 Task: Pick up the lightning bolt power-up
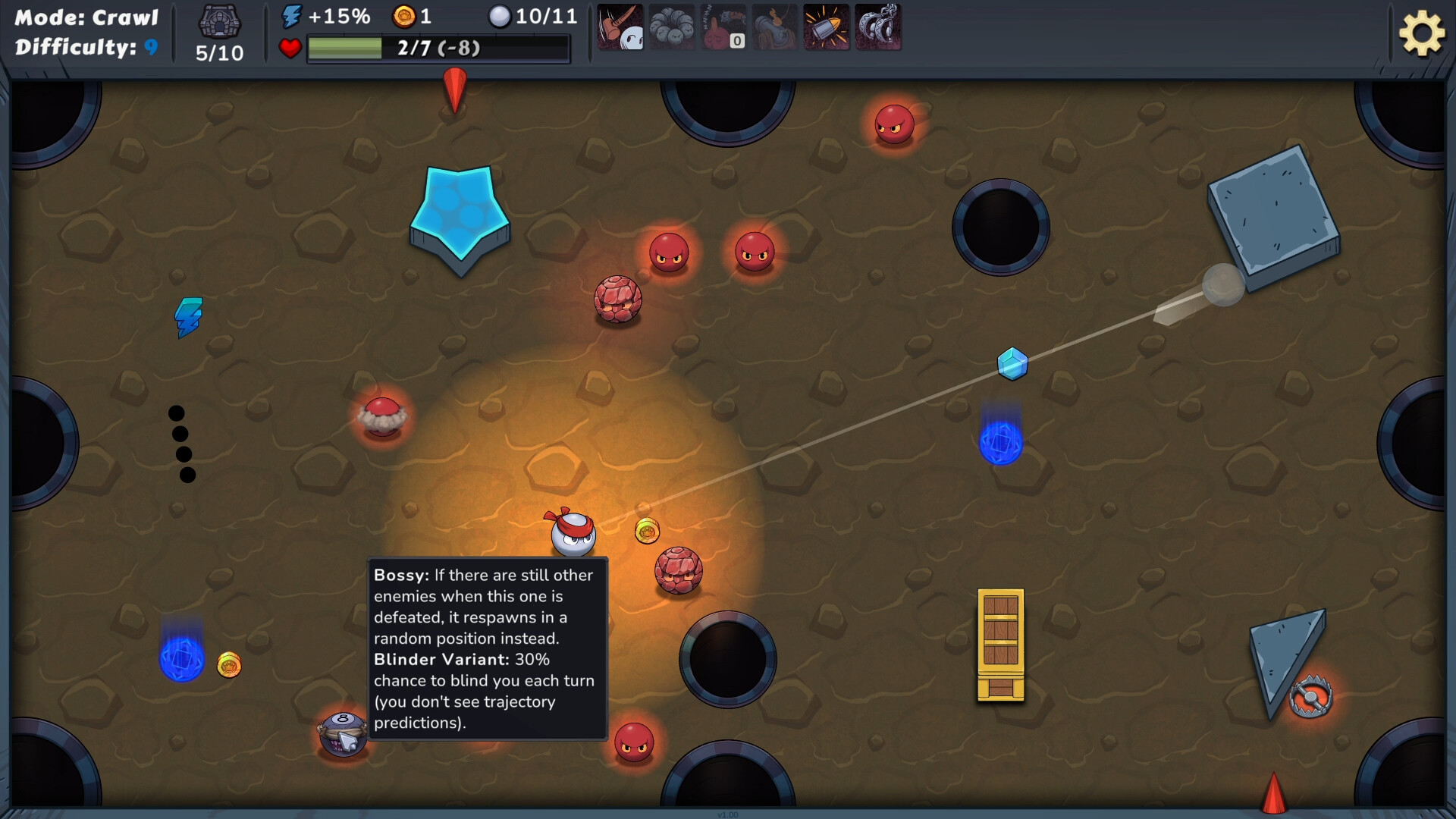pos(187,318)
